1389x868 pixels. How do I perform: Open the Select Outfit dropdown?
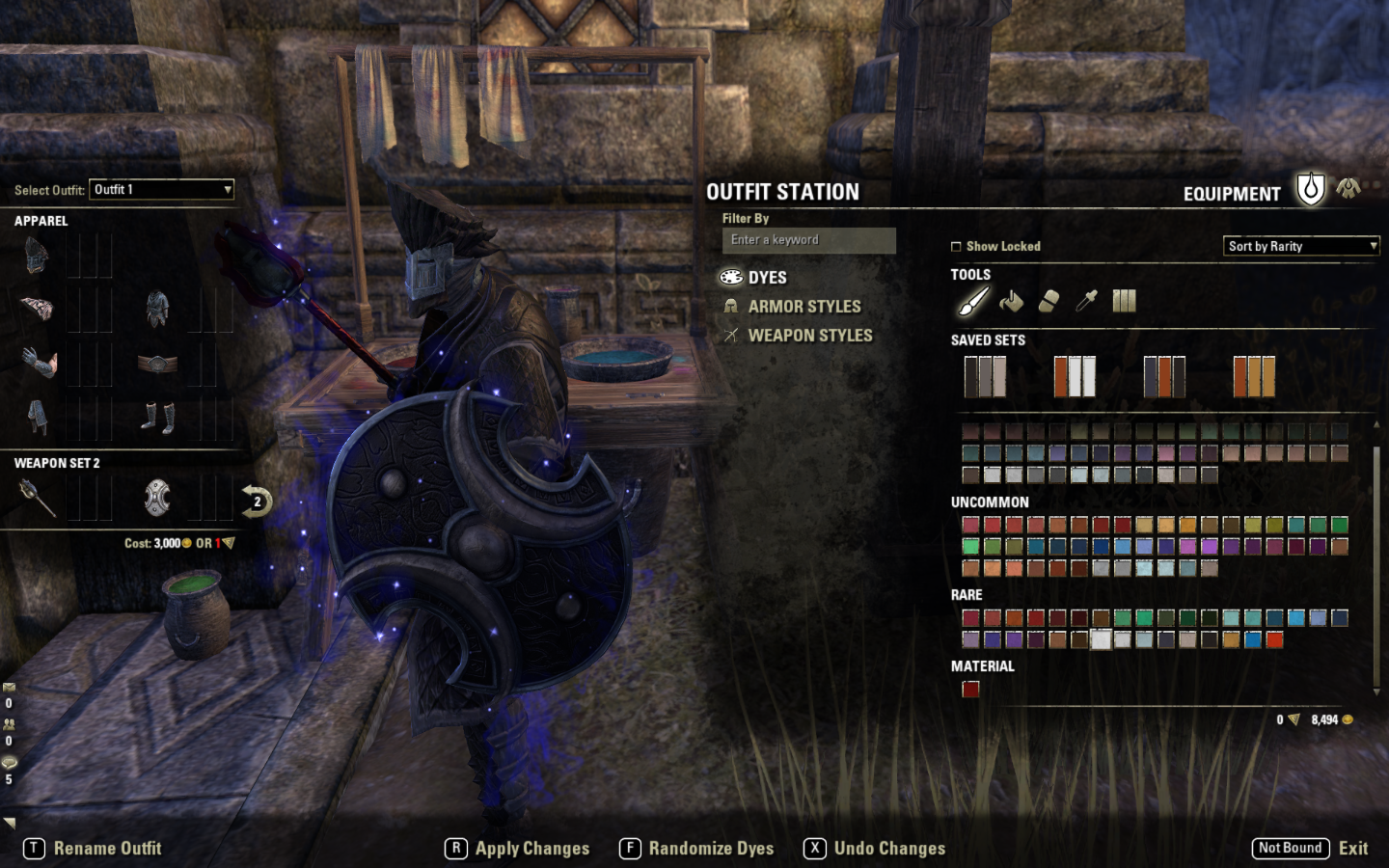(x=161, y=190)
